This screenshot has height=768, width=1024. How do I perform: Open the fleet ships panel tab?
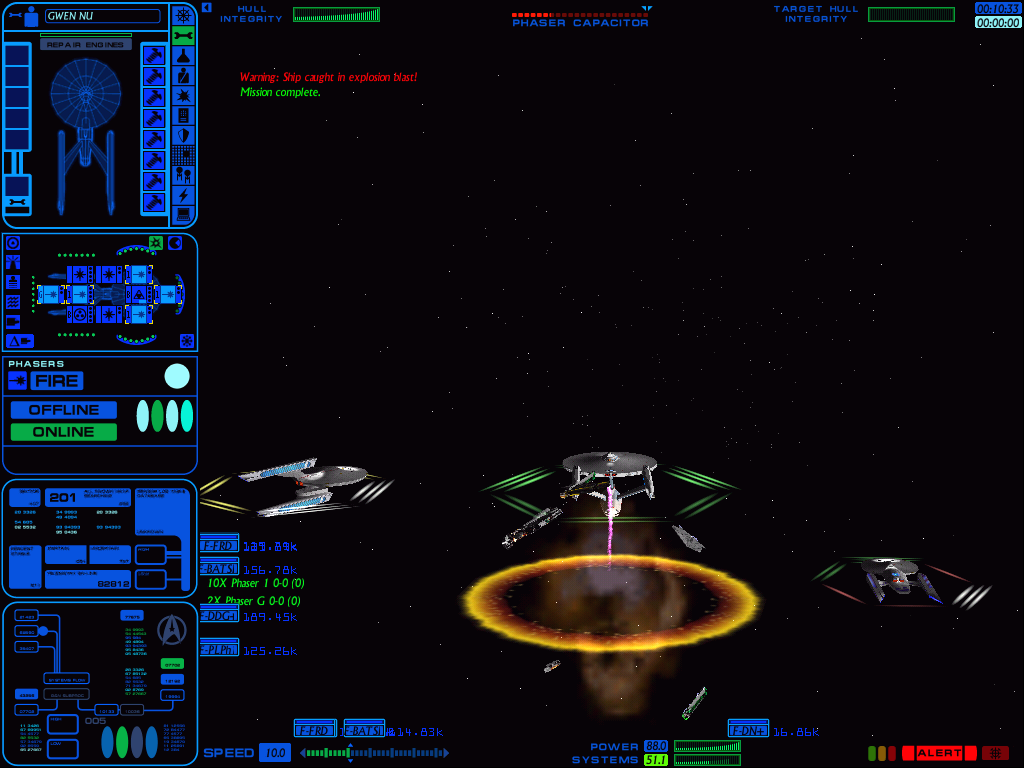click(183, 175)
